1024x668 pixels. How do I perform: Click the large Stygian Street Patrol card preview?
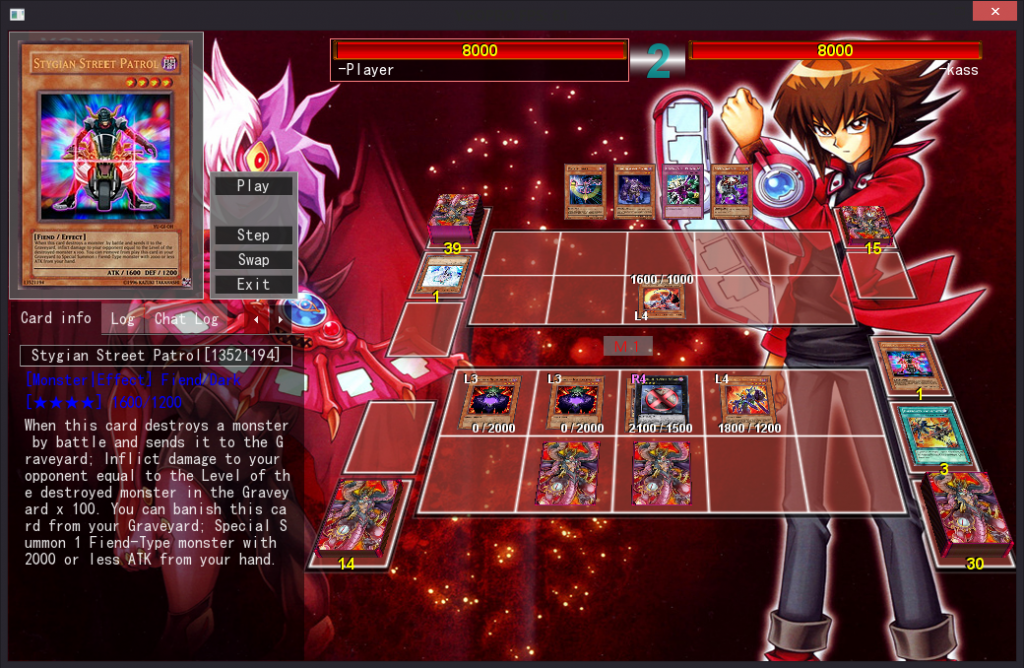pyautogui.click(x=105, y=164)
